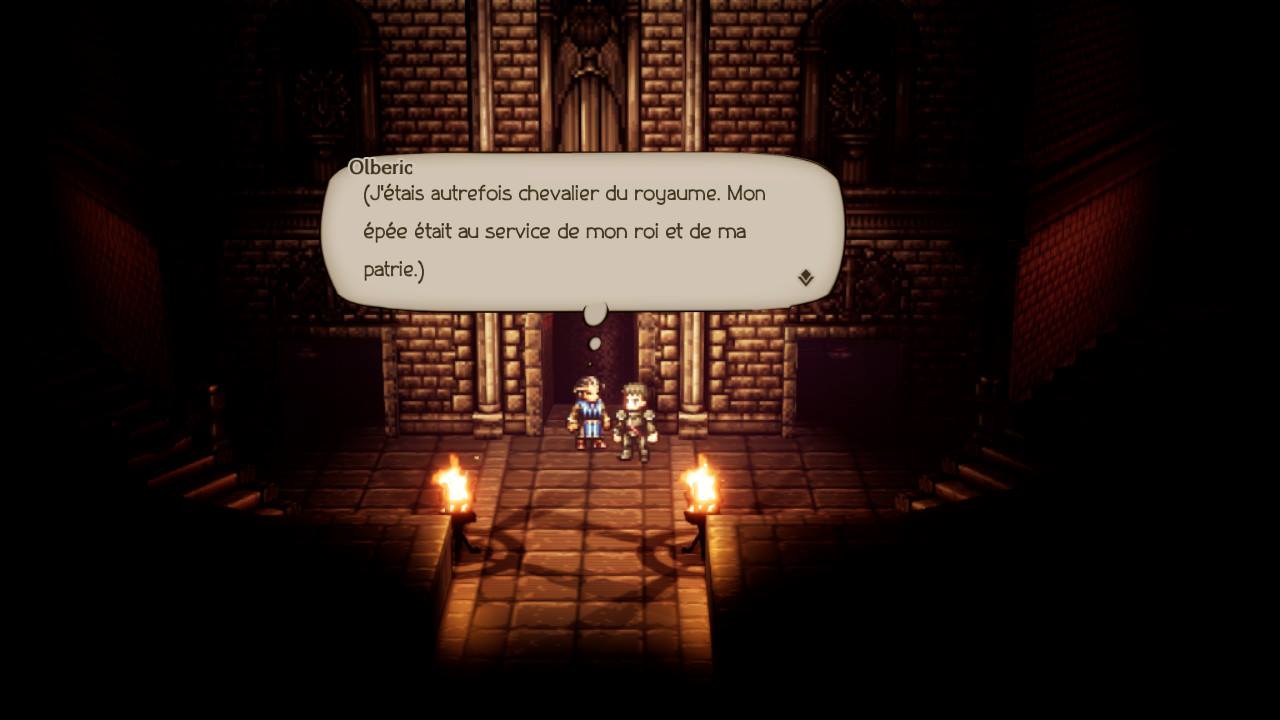Click Olberic's speech bubble to continue
Image resolution: width=1280 pixels, height=720 pixels.
click(582, 232)
